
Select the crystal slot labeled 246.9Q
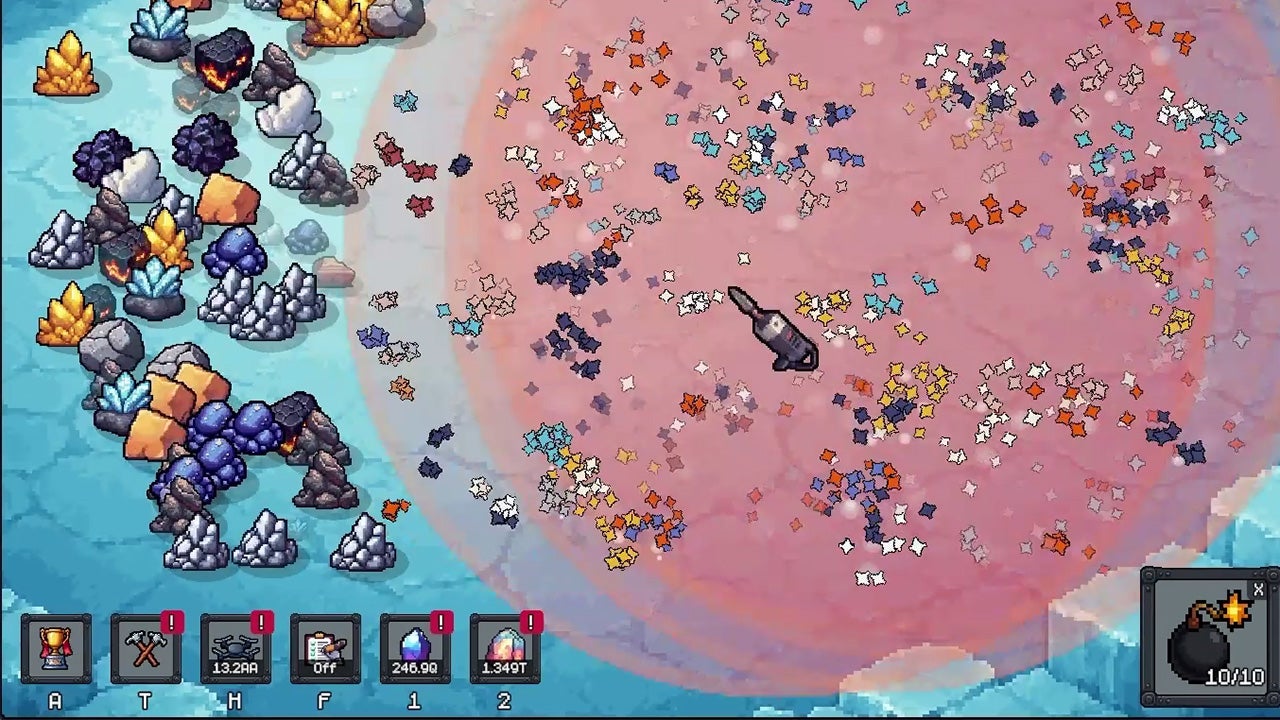click(x=416, y=648)
